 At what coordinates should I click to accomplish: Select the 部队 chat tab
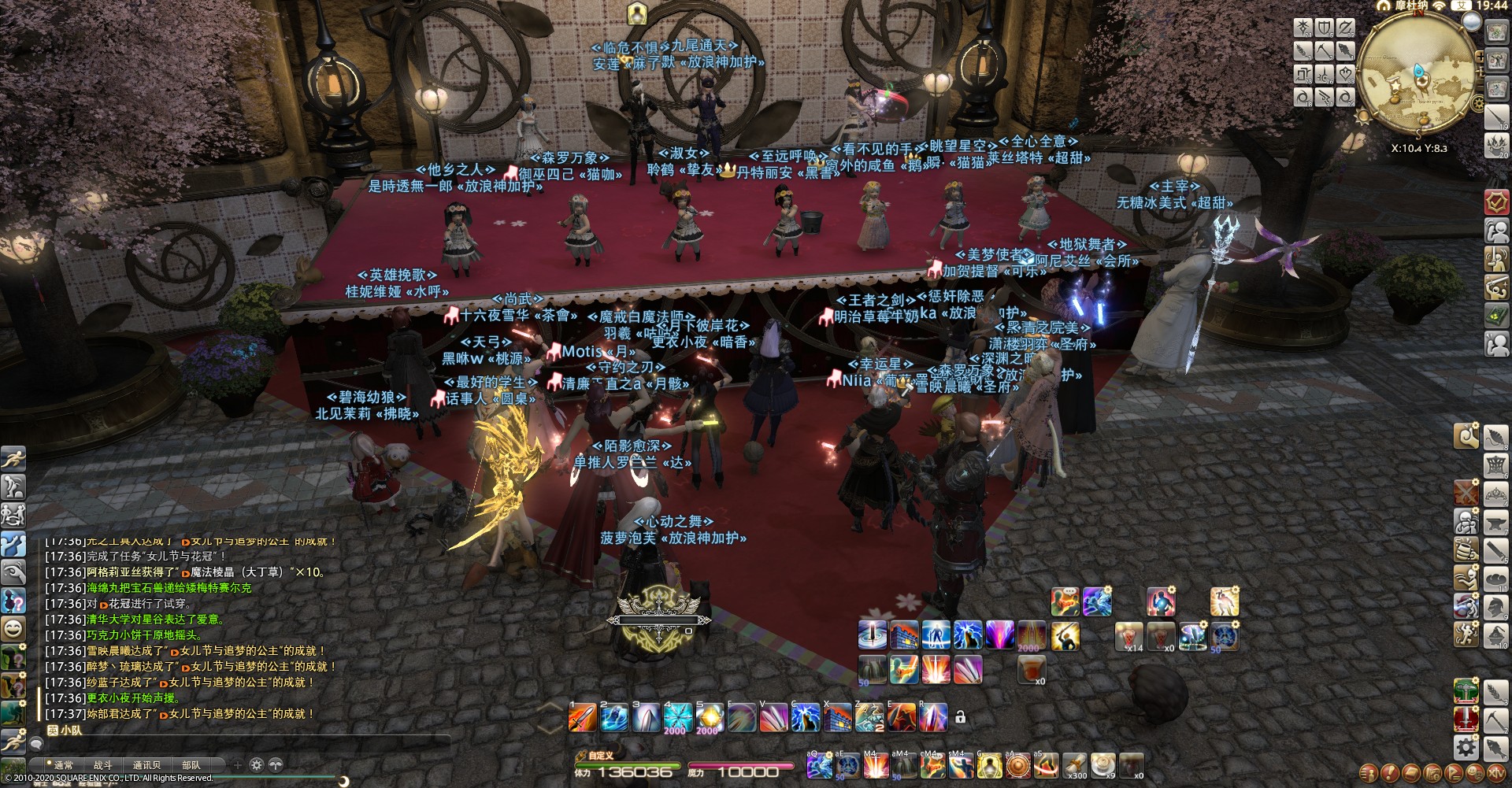click(191, 764)
